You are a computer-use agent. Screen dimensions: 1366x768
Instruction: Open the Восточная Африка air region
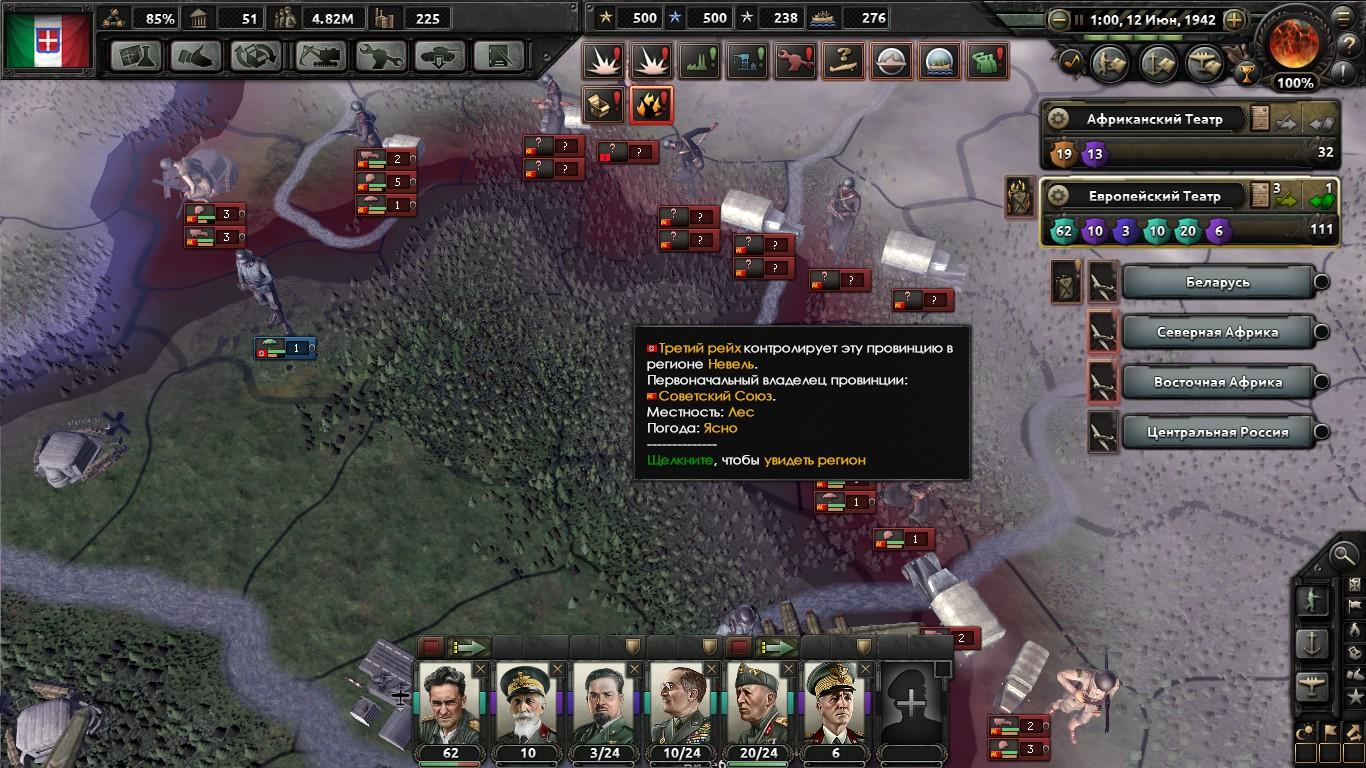pos(1217,382)
